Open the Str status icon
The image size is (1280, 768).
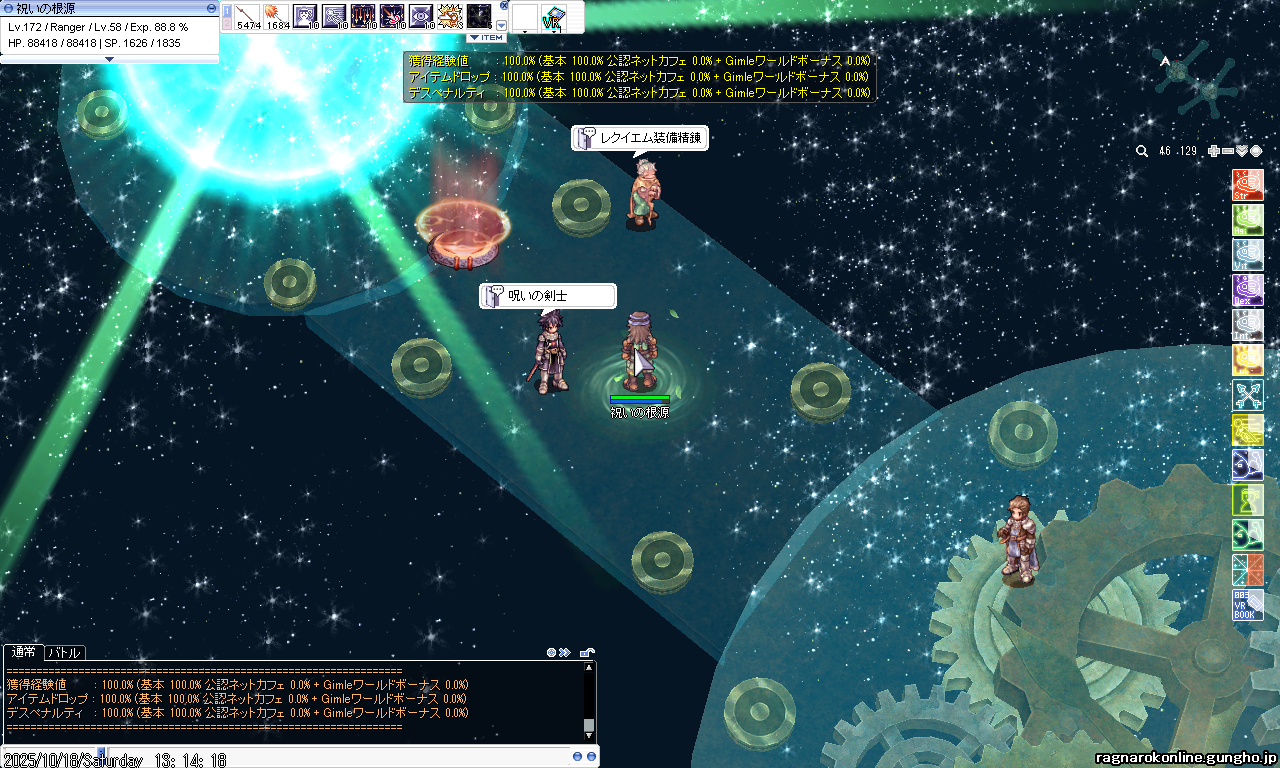(x=1248, y=185)
